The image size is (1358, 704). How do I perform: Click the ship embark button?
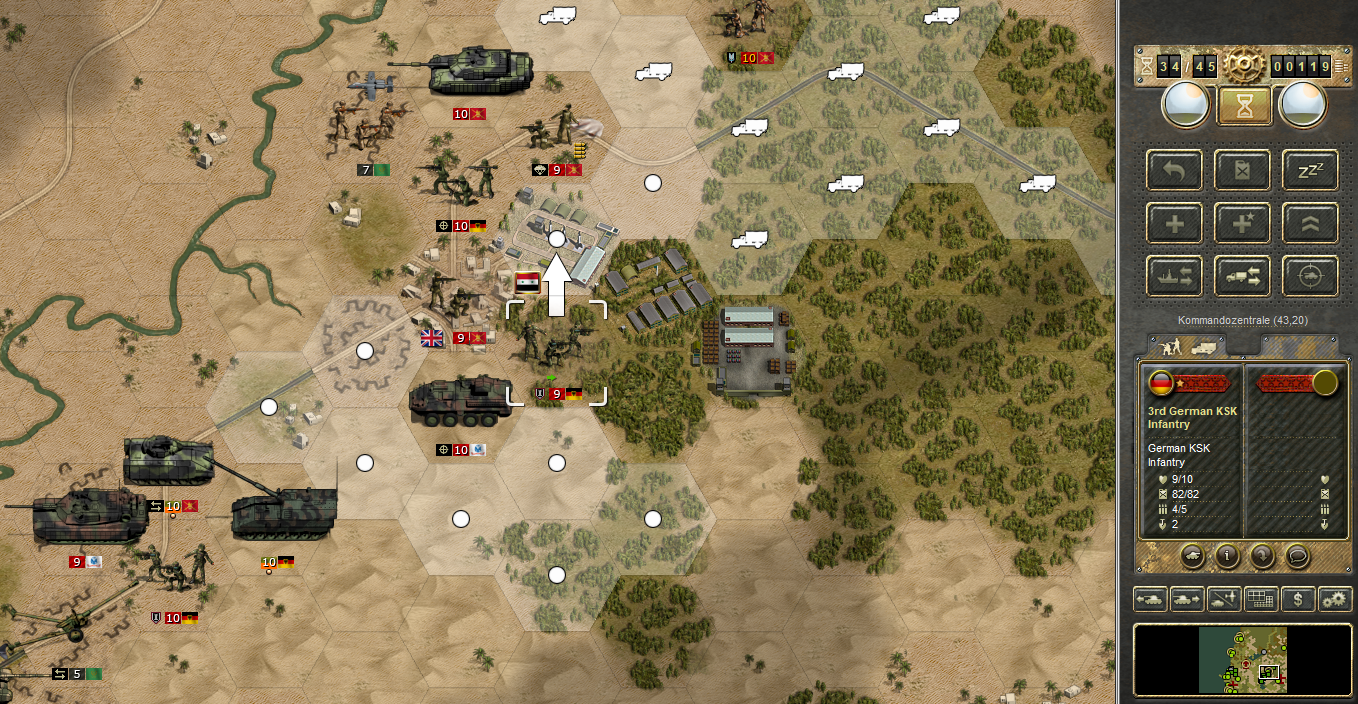click(x=1175, y=275)
